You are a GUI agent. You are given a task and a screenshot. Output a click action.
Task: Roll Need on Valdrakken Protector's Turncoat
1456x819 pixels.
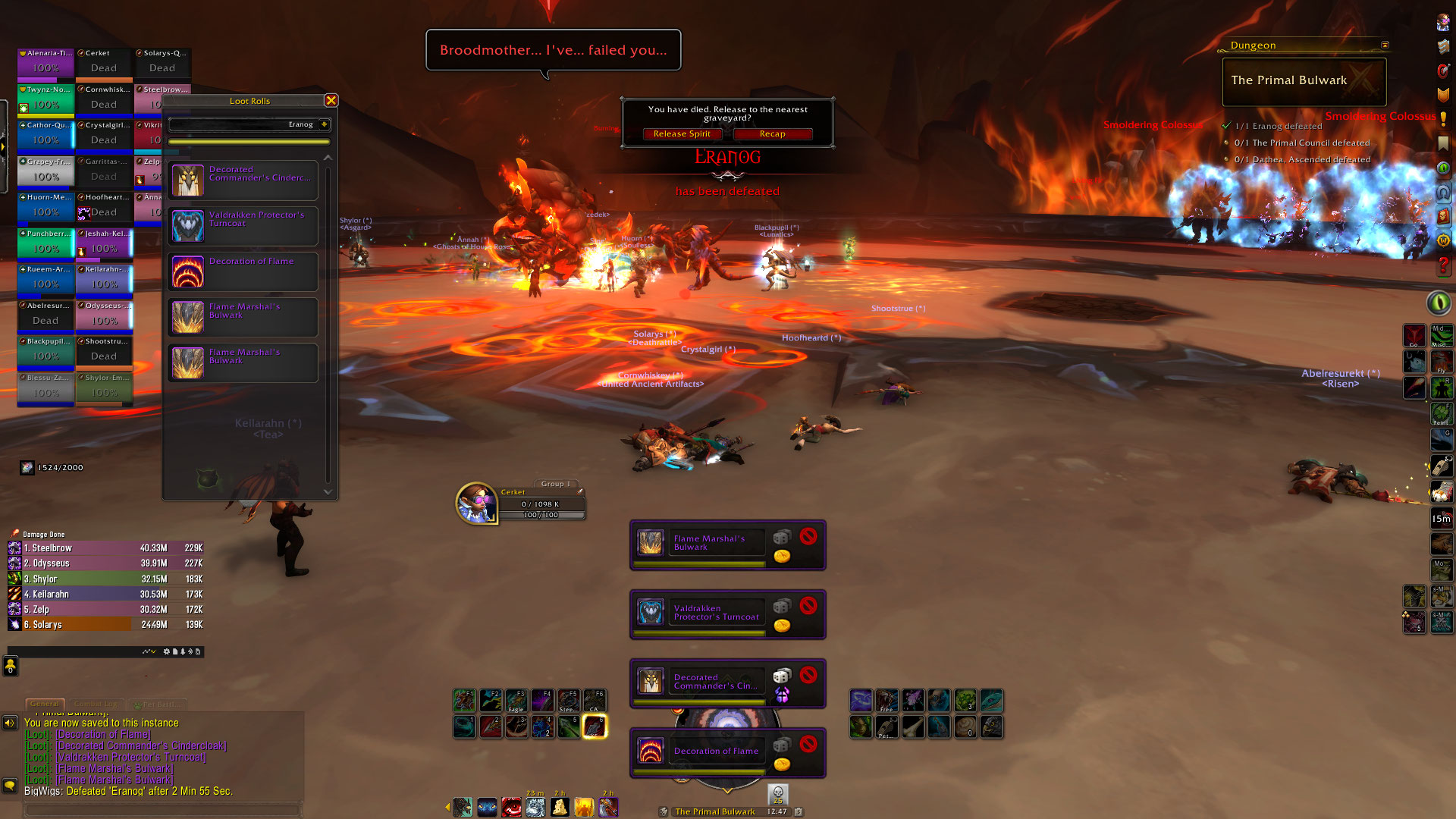click(781, 607)
